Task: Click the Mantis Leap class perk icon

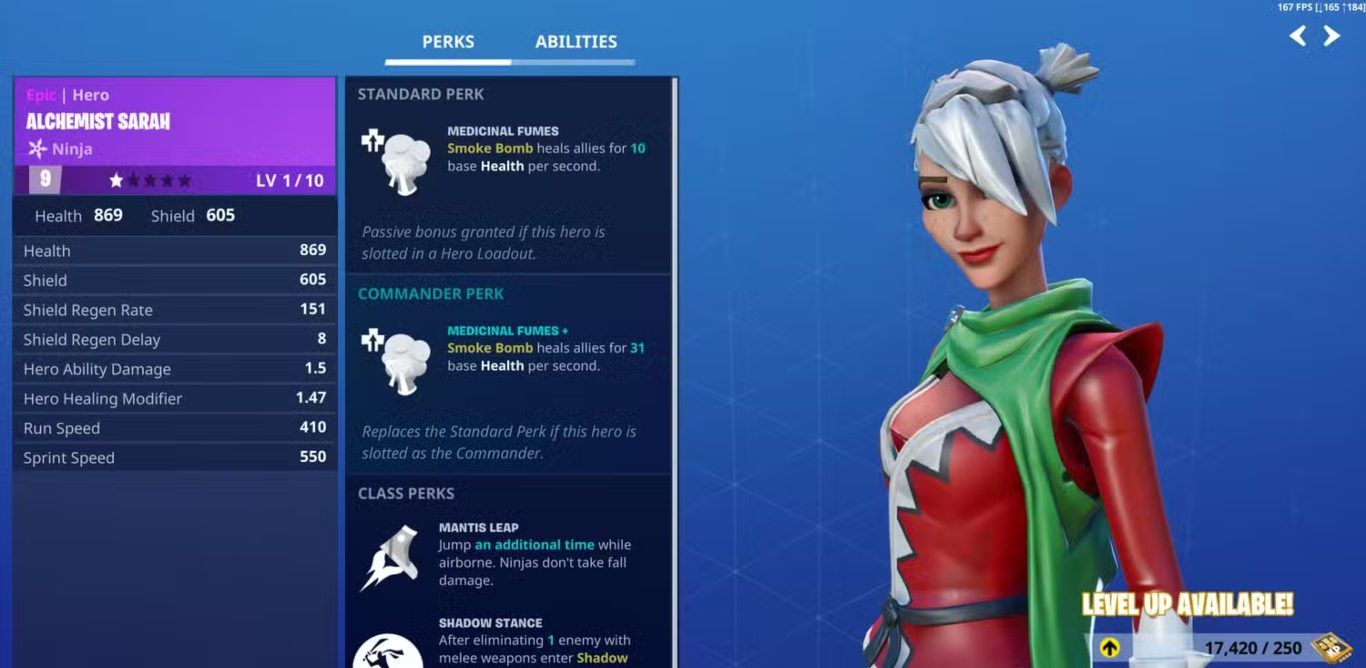Action: (x=389, y=557)
